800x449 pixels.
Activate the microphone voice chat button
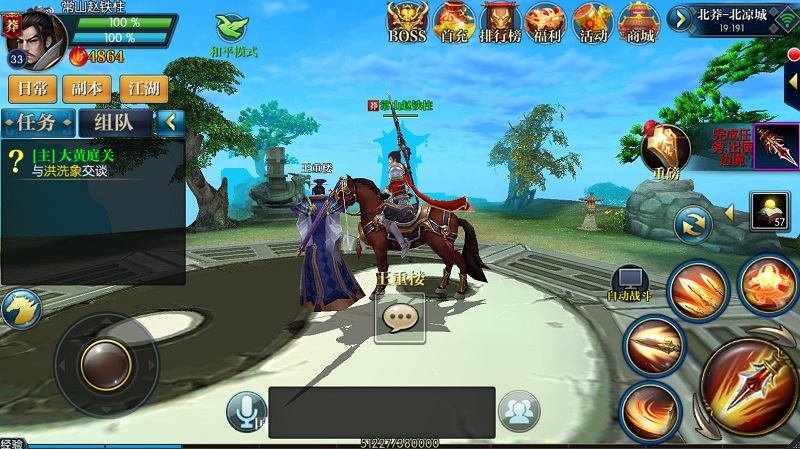click(246, 410)
